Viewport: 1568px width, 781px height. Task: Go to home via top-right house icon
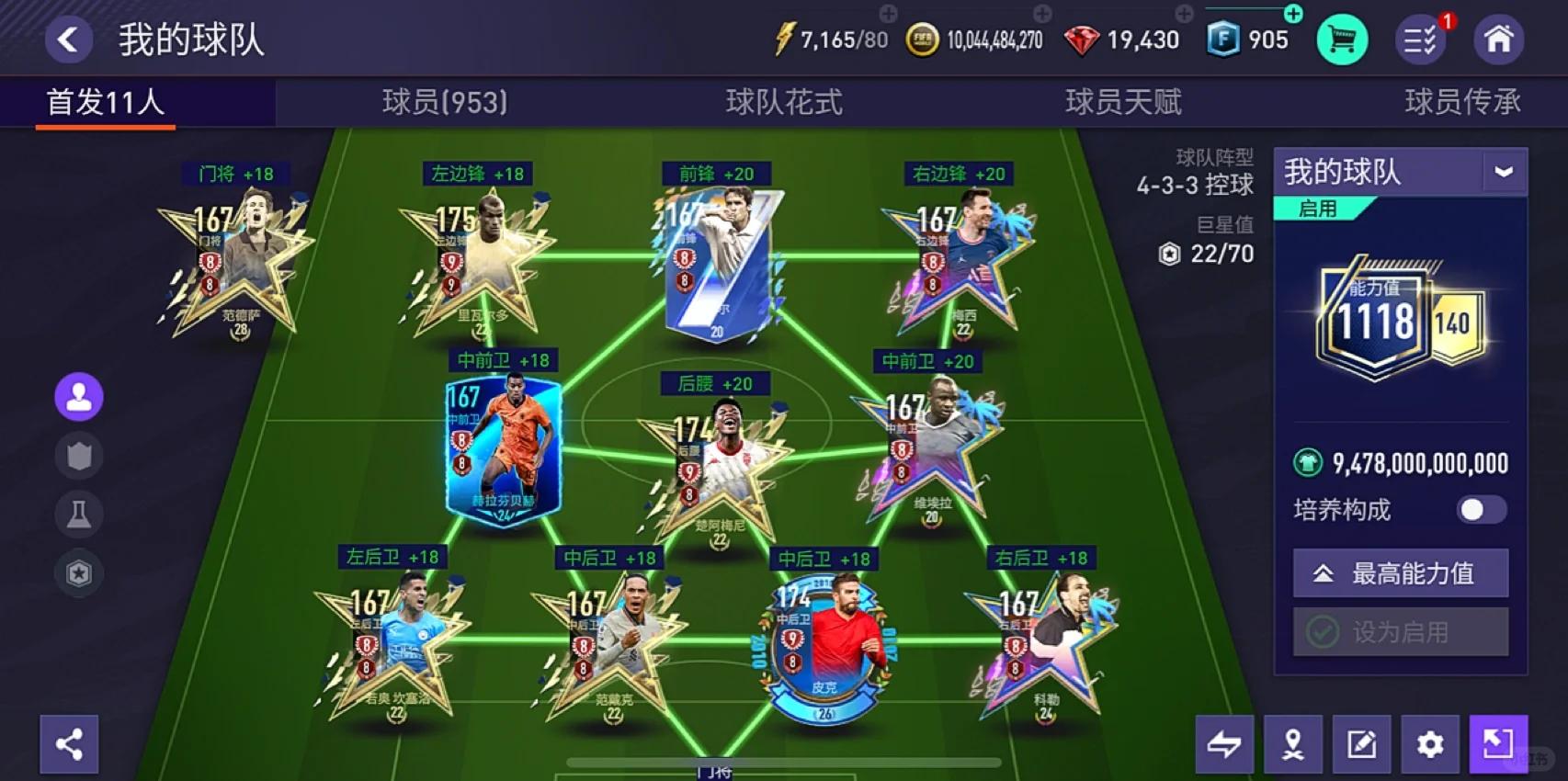point(1499,39)
